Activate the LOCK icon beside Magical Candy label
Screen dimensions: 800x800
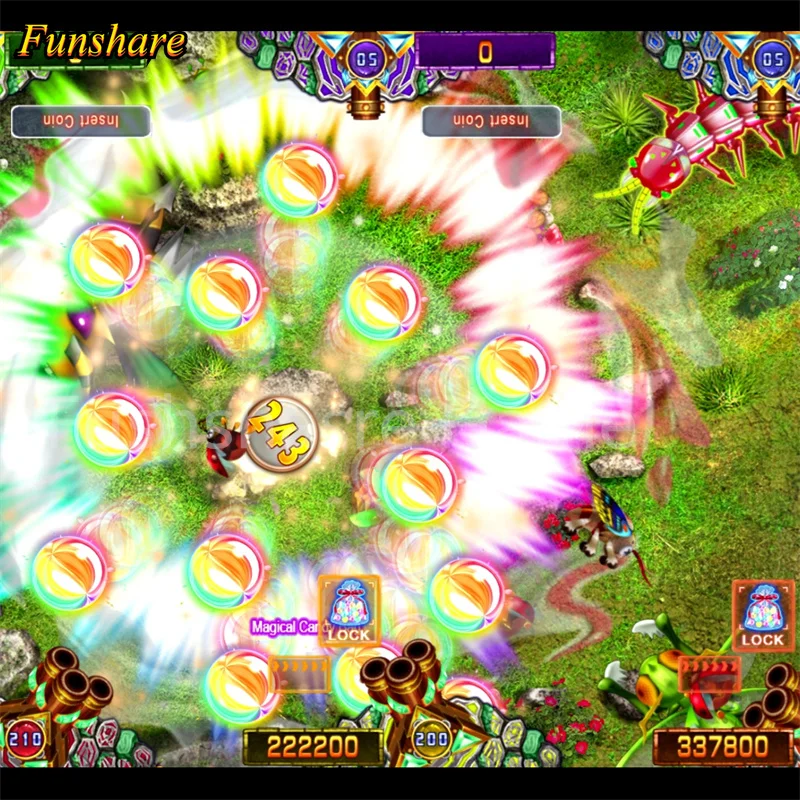tap(349, 611)
